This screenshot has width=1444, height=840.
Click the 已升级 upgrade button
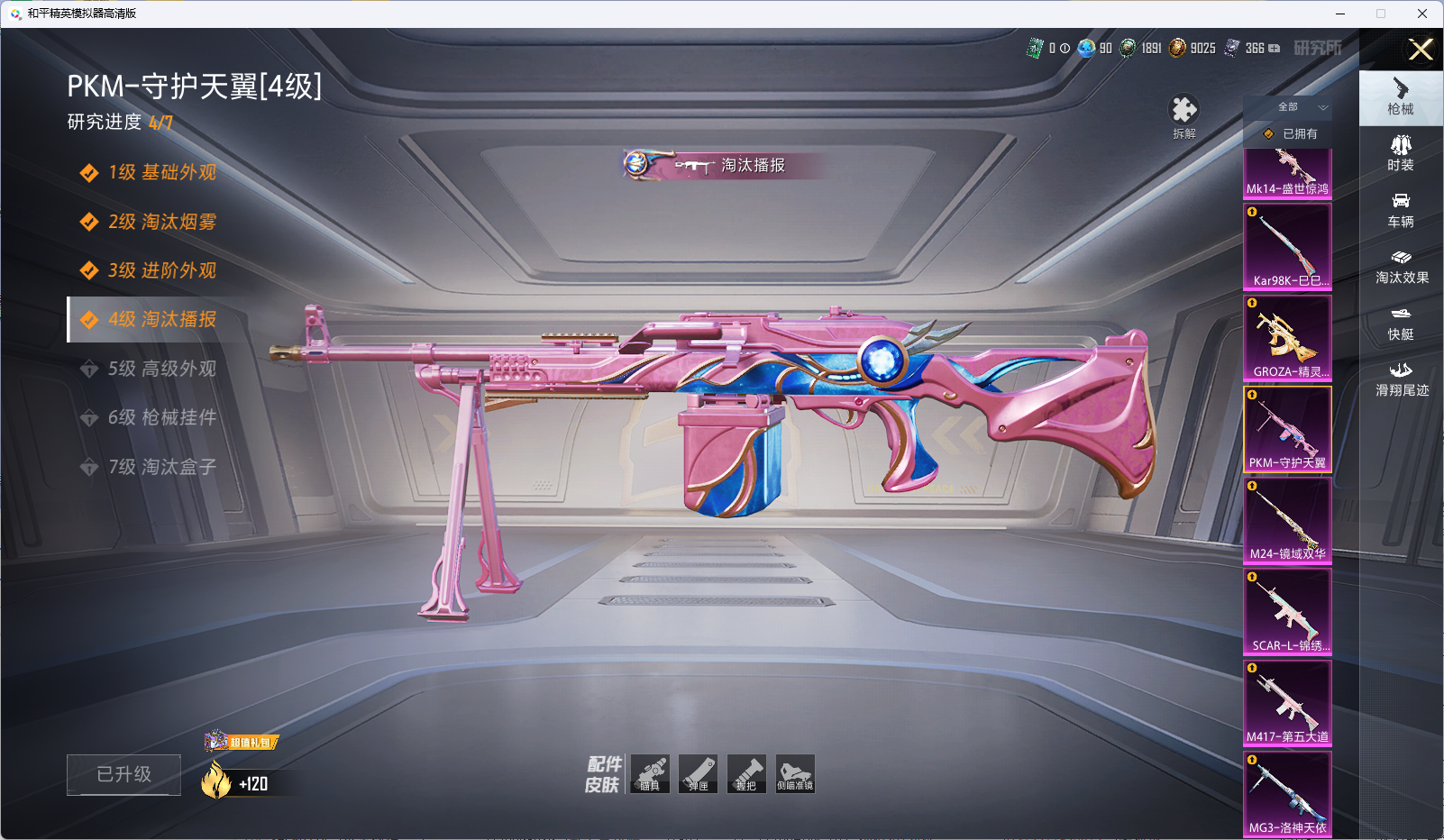pyautogui.click(x=123, y=774)
